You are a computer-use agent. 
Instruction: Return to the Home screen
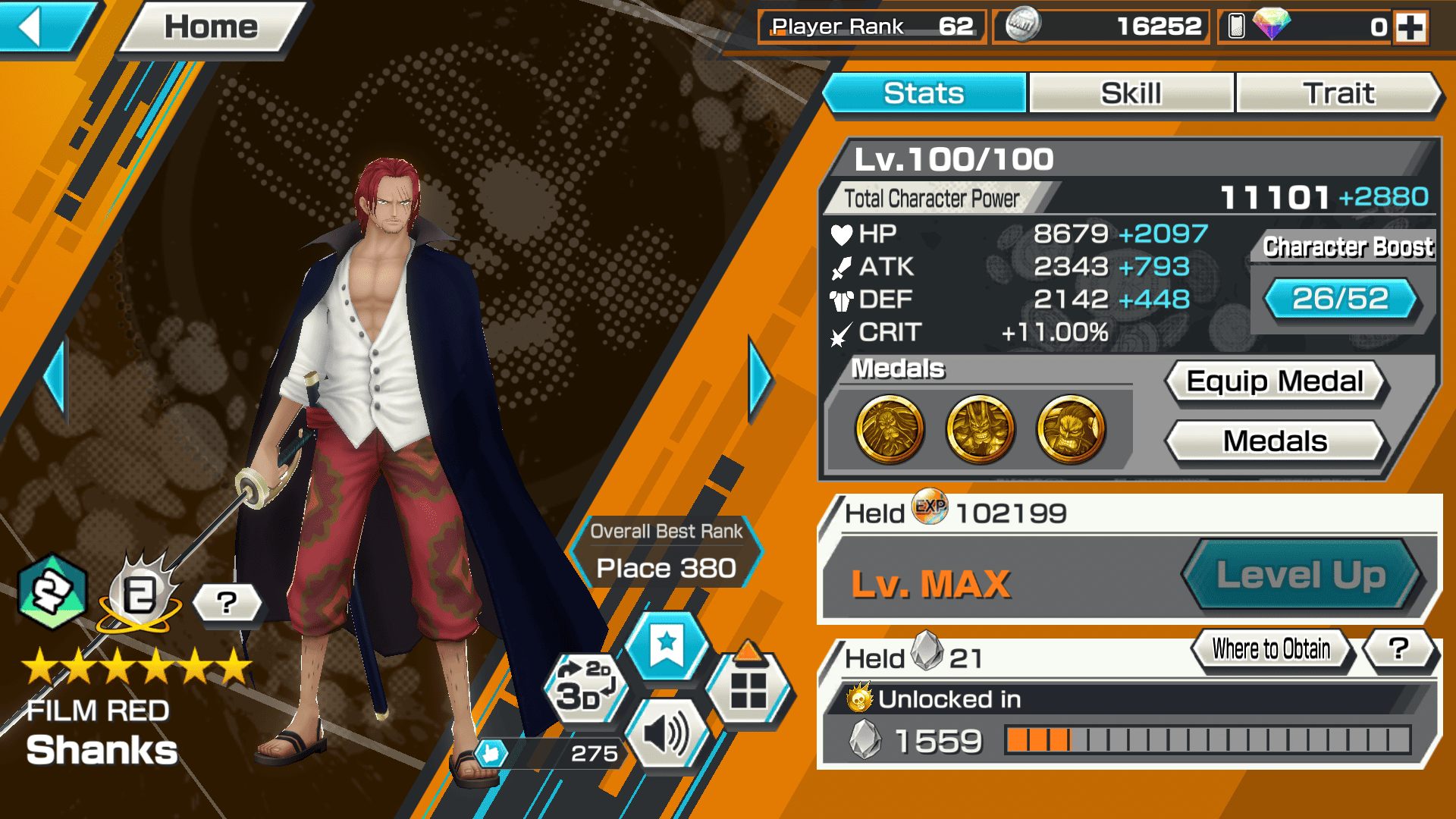[x=211, y=28]
